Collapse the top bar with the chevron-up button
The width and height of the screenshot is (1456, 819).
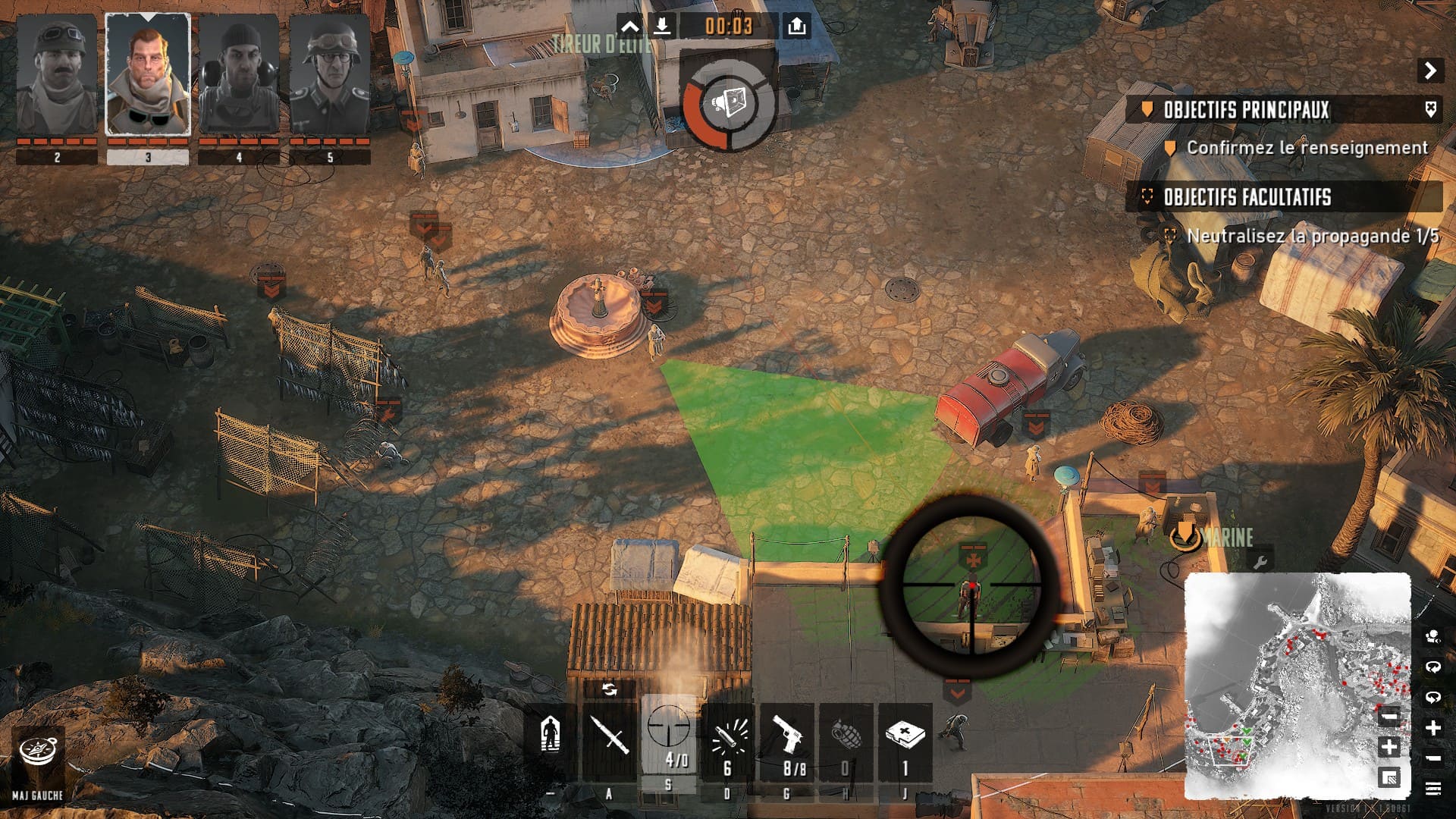[x=630, y=27]
